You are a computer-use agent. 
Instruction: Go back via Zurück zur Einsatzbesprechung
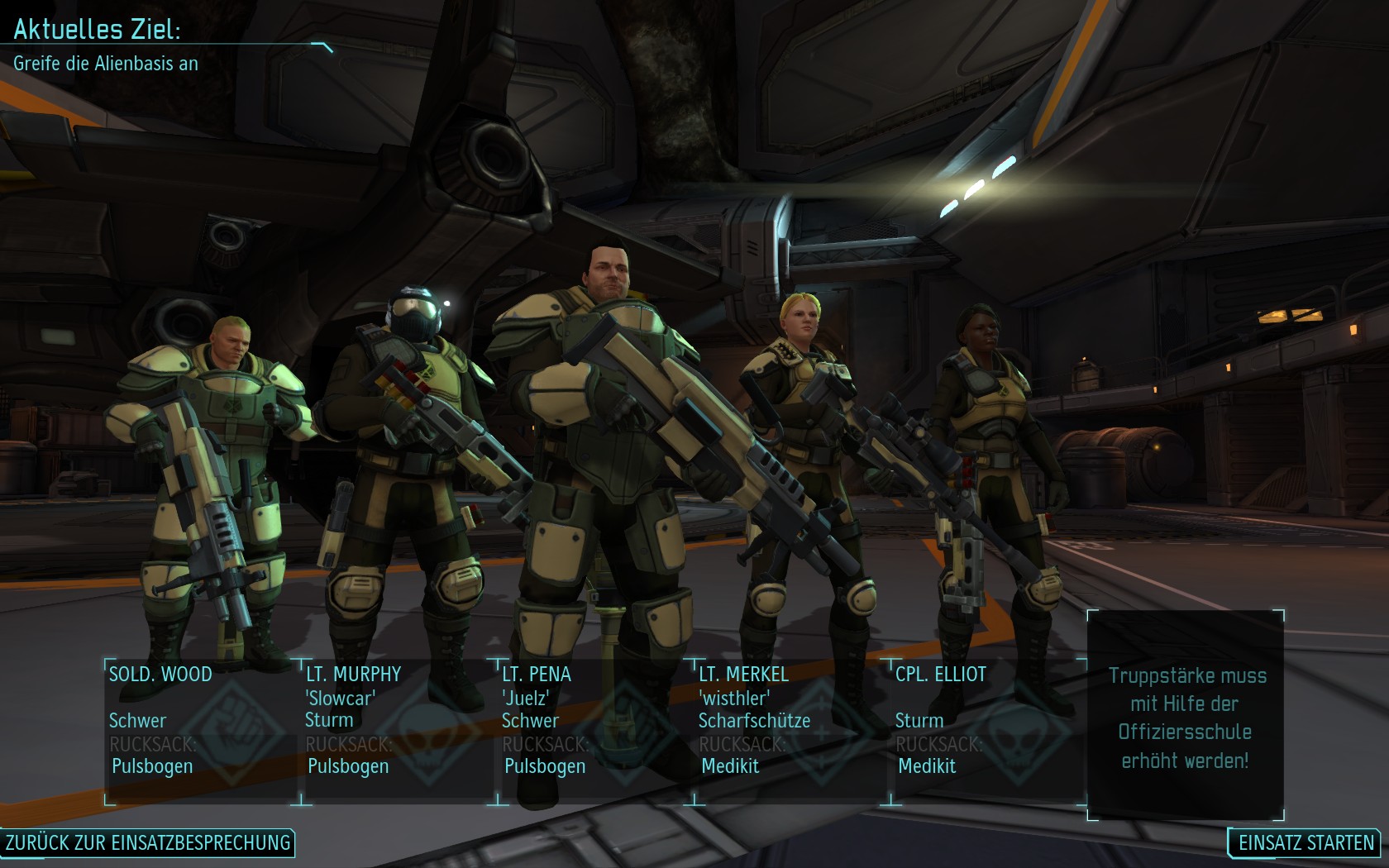click(148, 843)
